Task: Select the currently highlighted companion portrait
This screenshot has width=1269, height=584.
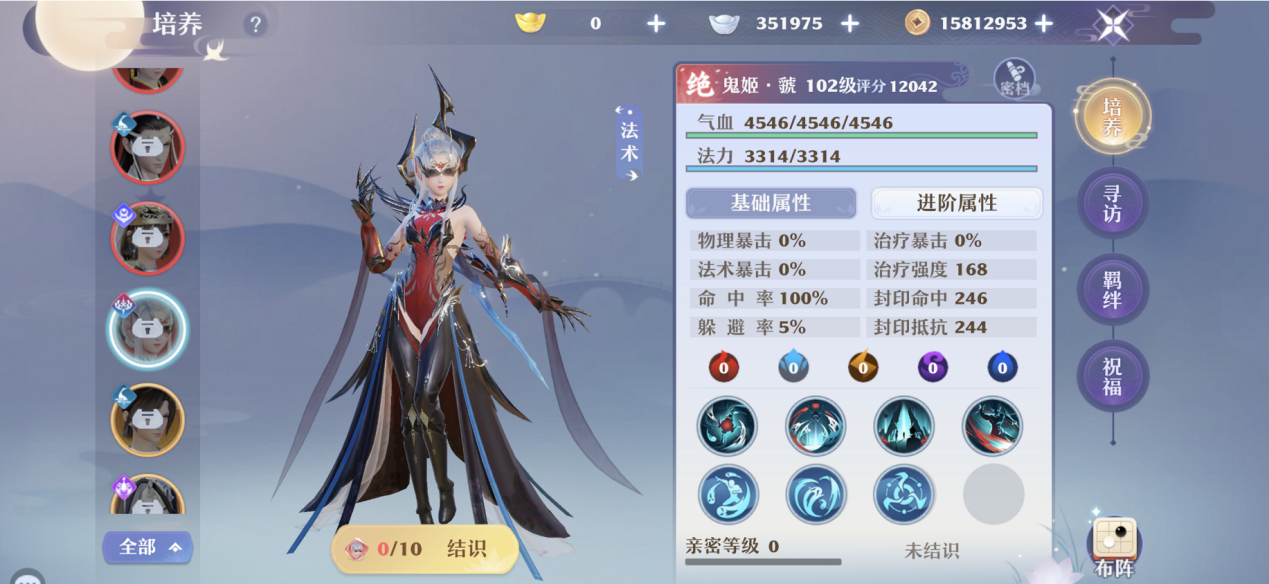Action: pos(146,329)
